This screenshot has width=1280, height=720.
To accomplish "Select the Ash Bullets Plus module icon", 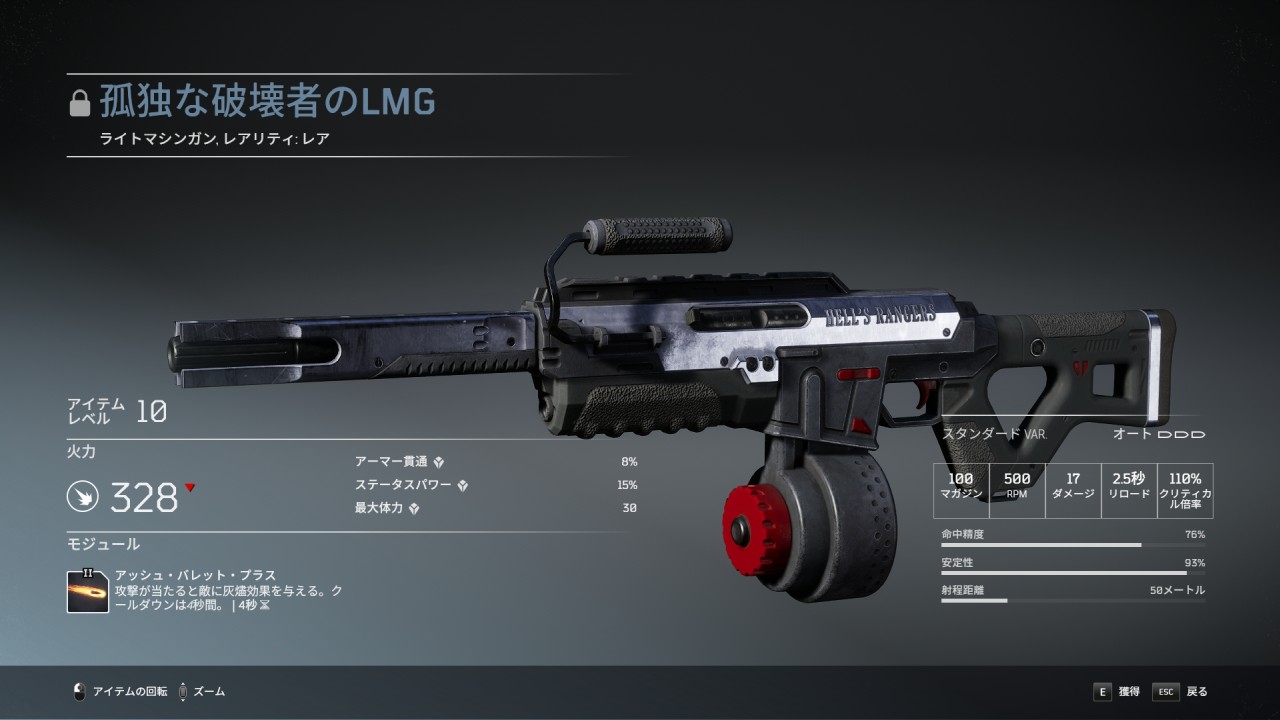I will 88,591.
